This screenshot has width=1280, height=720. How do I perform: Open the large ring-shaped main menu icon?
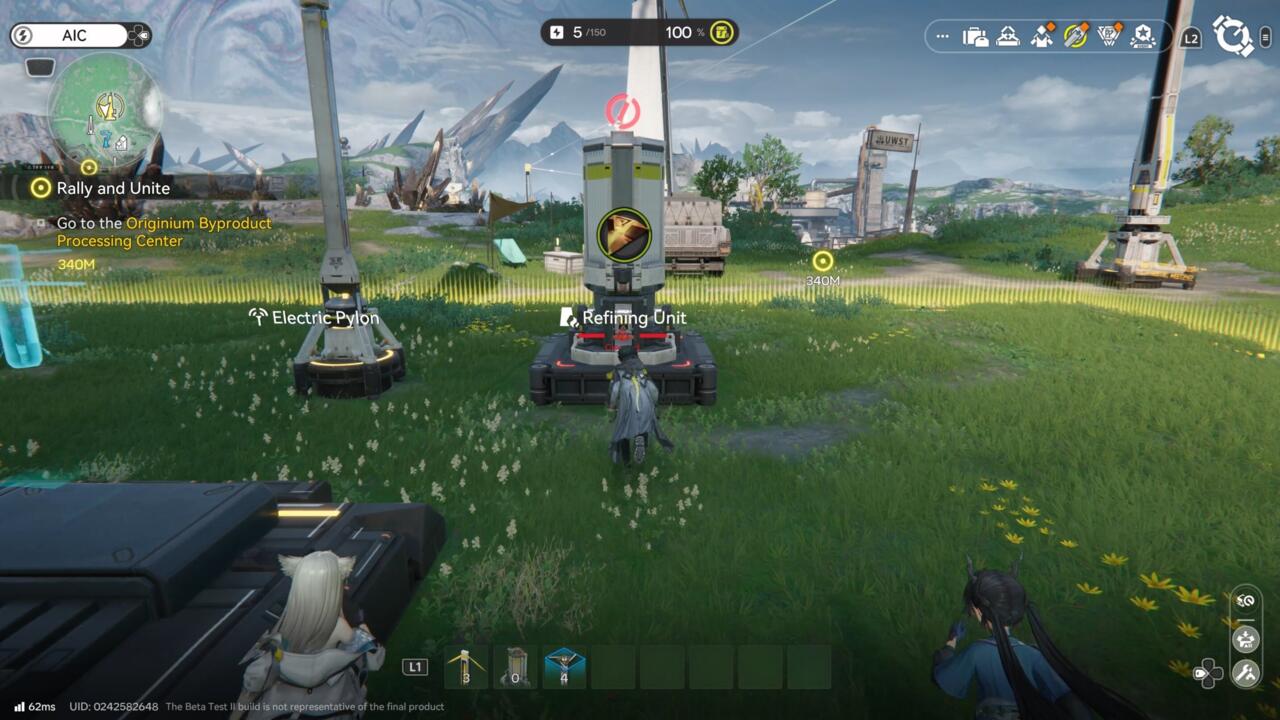pyautogui.click(x=1234, y=35)
